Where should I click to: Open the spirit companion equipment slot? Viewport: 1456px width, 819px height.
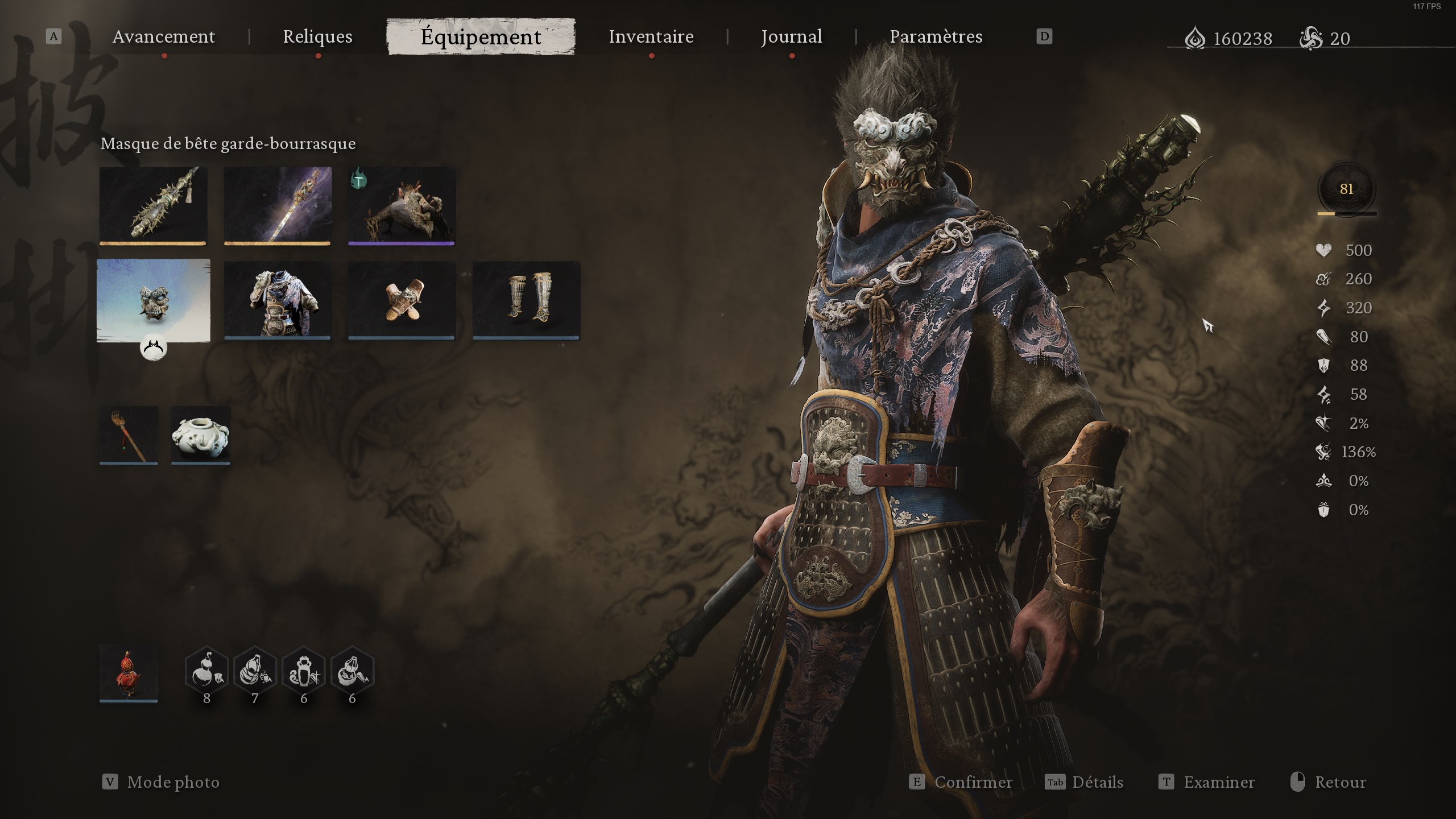(401, 205)
